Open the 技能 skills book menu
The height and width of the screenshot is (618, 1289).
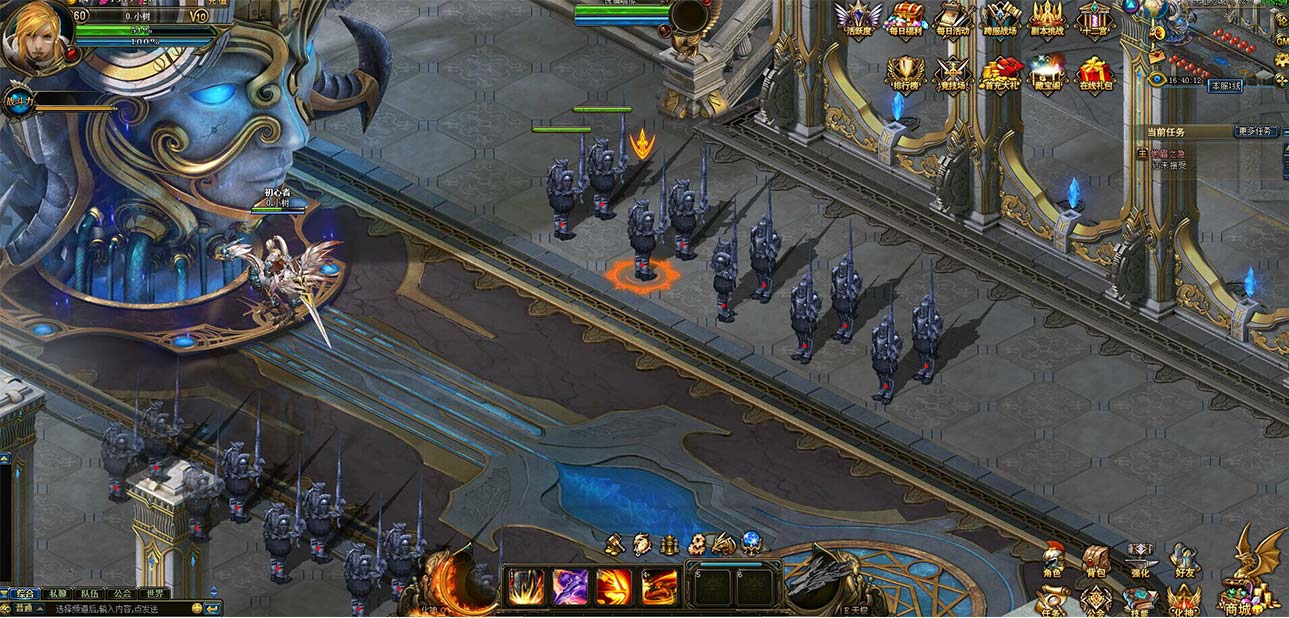(x=1140, y=600)
